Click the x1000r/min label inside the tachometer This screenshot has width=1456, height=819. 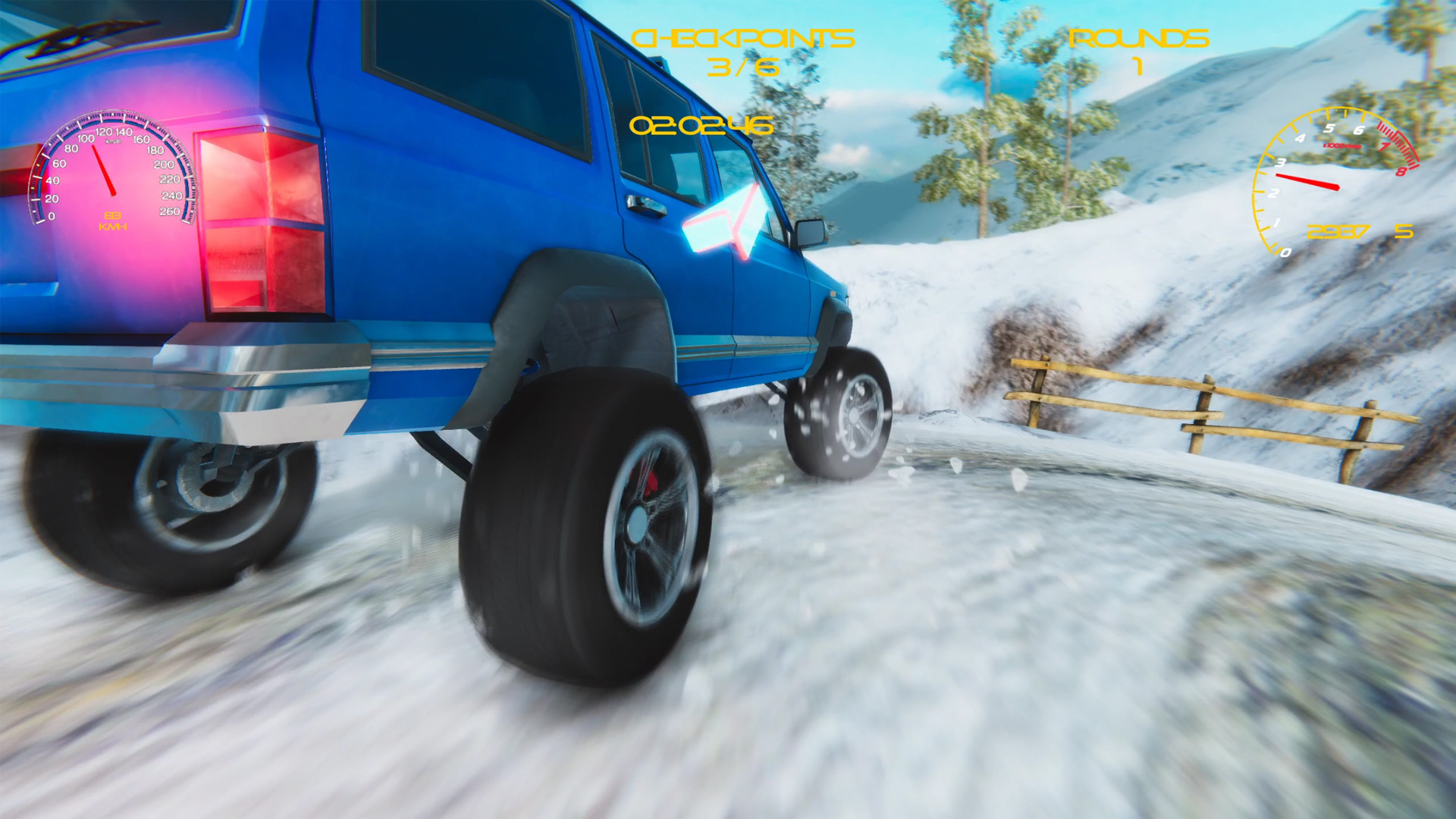1341,146
